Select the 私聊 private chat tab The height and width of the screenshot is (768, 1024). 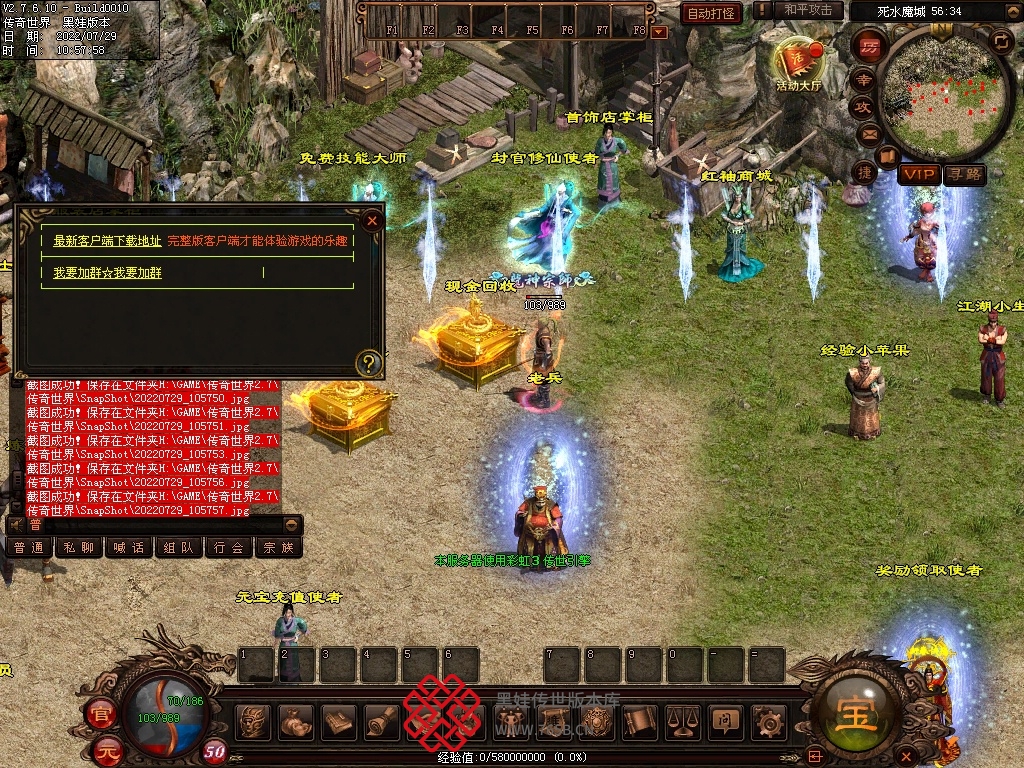point(79,548)
